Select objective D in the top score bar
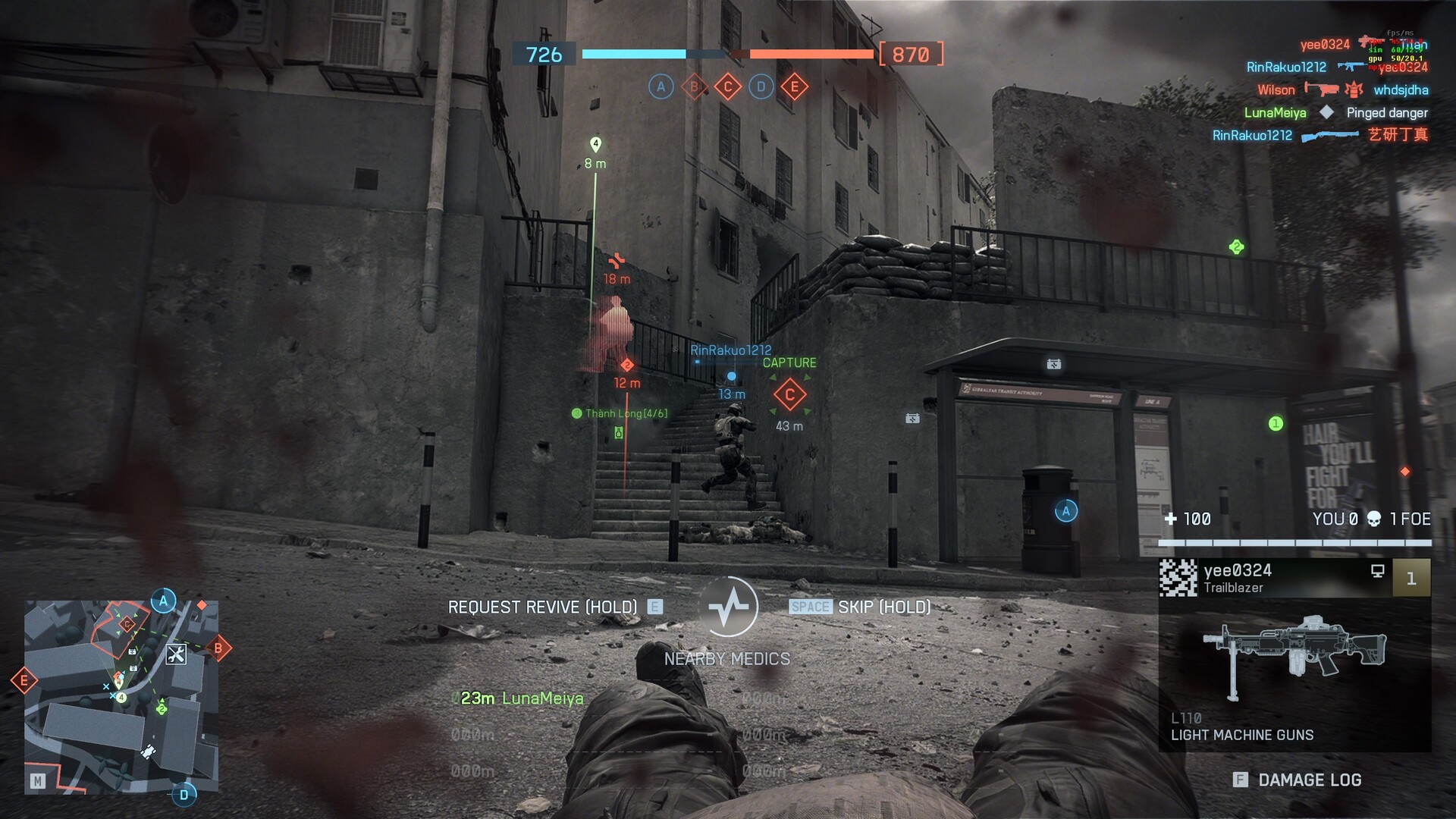The width and height of the screenshot is (1456, 819). coord(761,87)
